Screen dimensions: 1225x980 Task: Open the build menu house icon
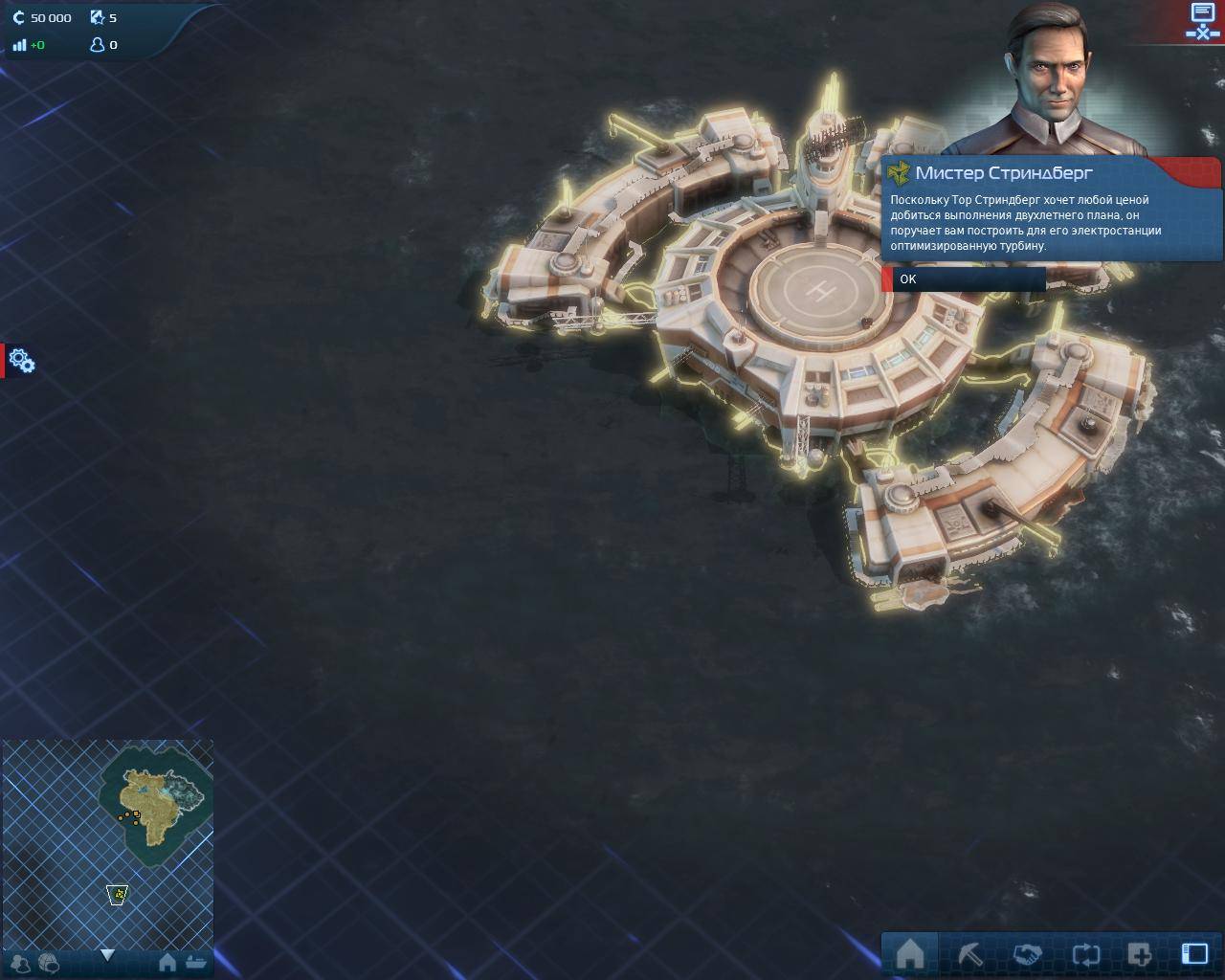click(909, 954)
